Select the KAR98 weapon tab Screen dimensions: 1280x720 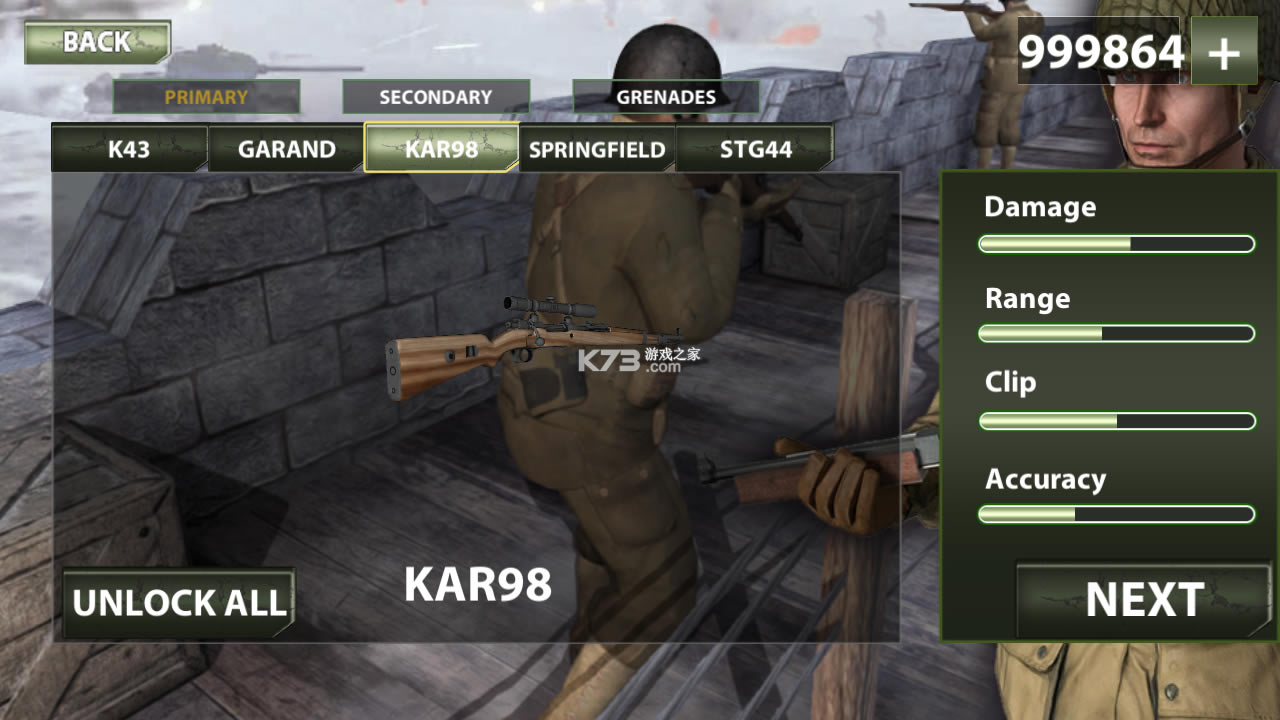[441, 149]
